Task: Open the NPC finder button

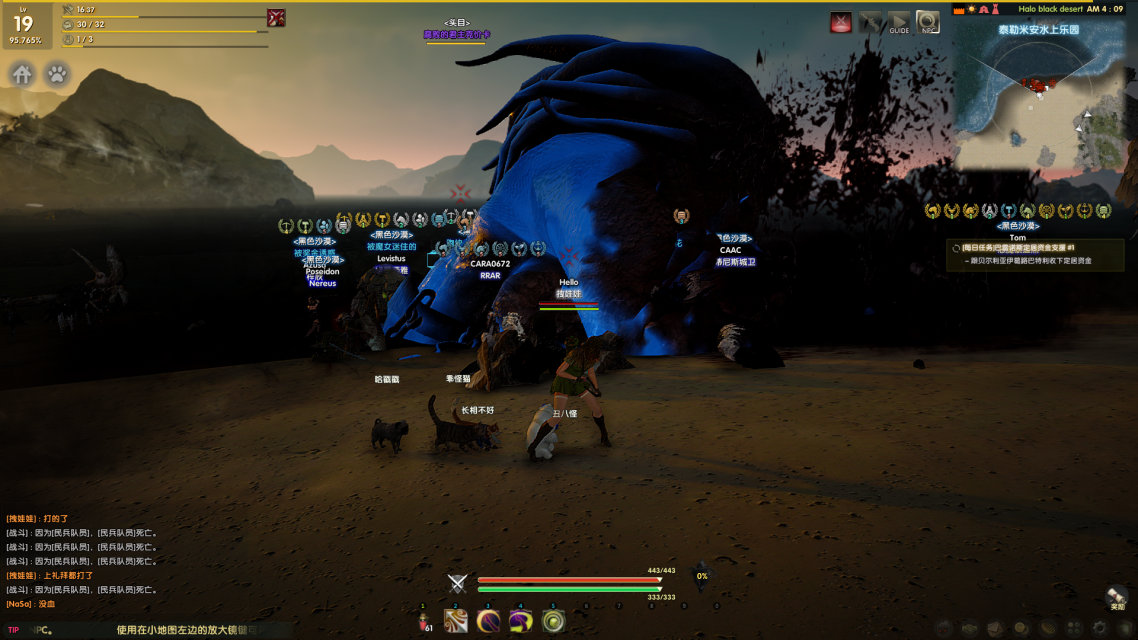Action: (x=928, y=22)
